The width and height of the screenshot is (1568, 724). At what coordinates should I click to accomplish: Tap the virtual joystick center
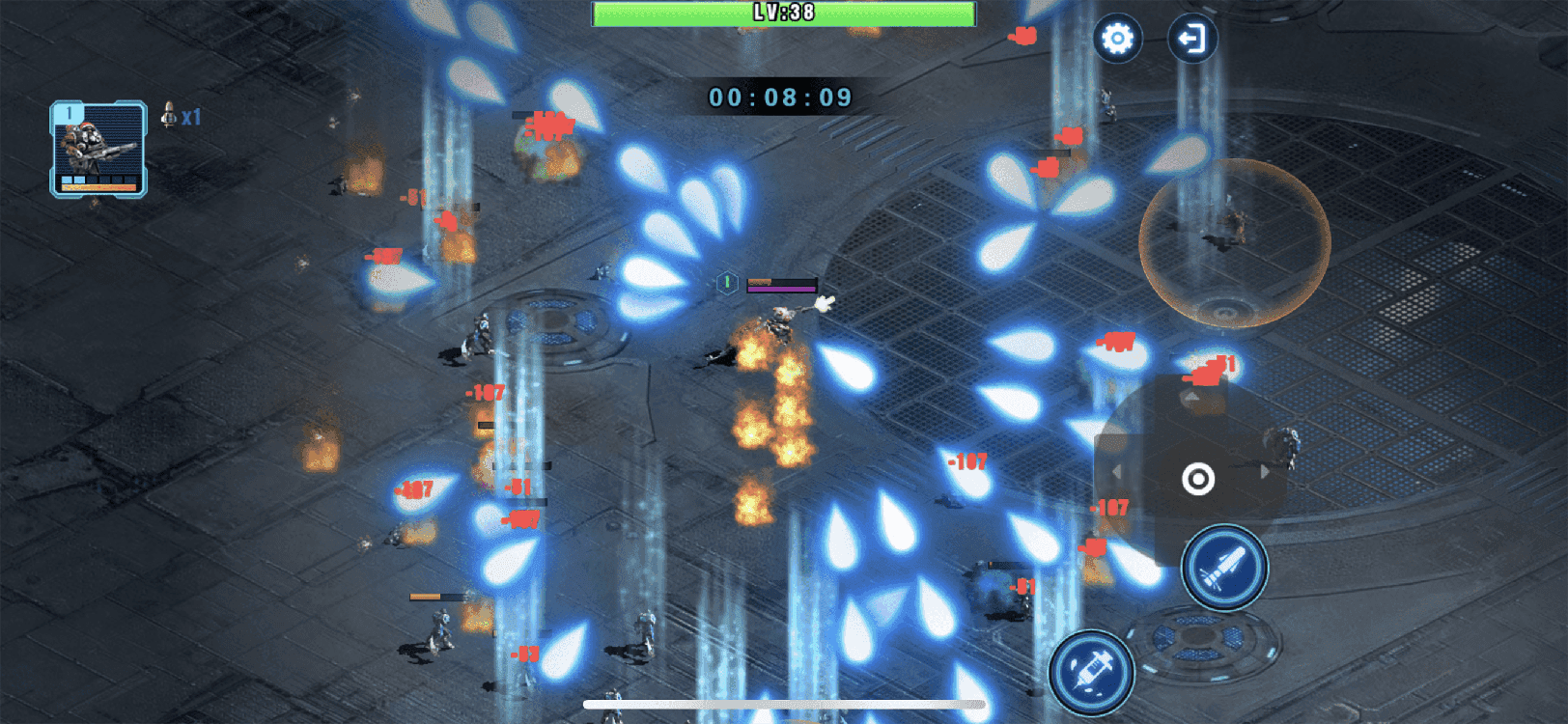(1198, 478)
